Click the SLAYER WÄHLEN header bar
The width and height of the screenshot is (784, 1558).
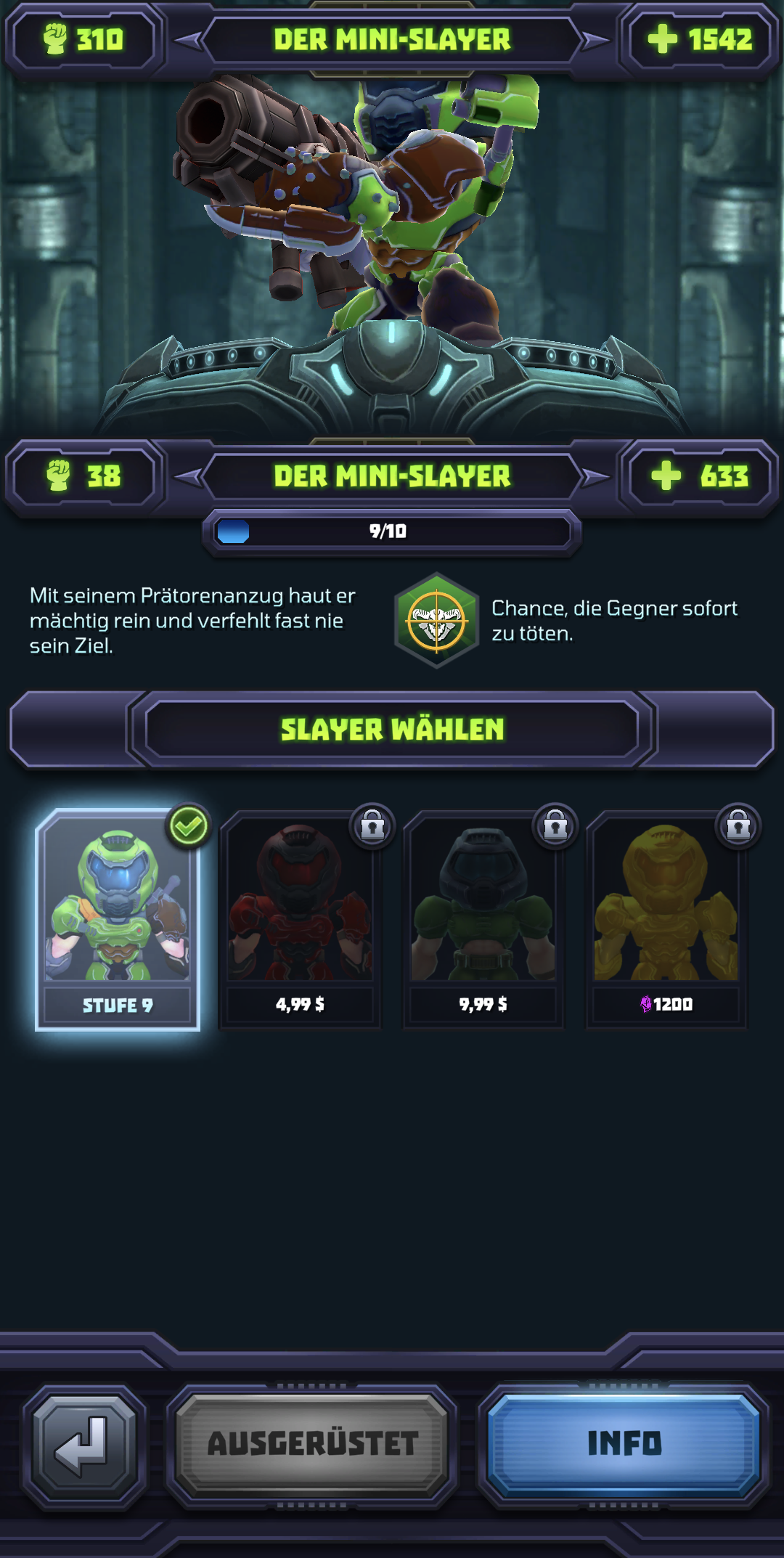coord(392,729)
